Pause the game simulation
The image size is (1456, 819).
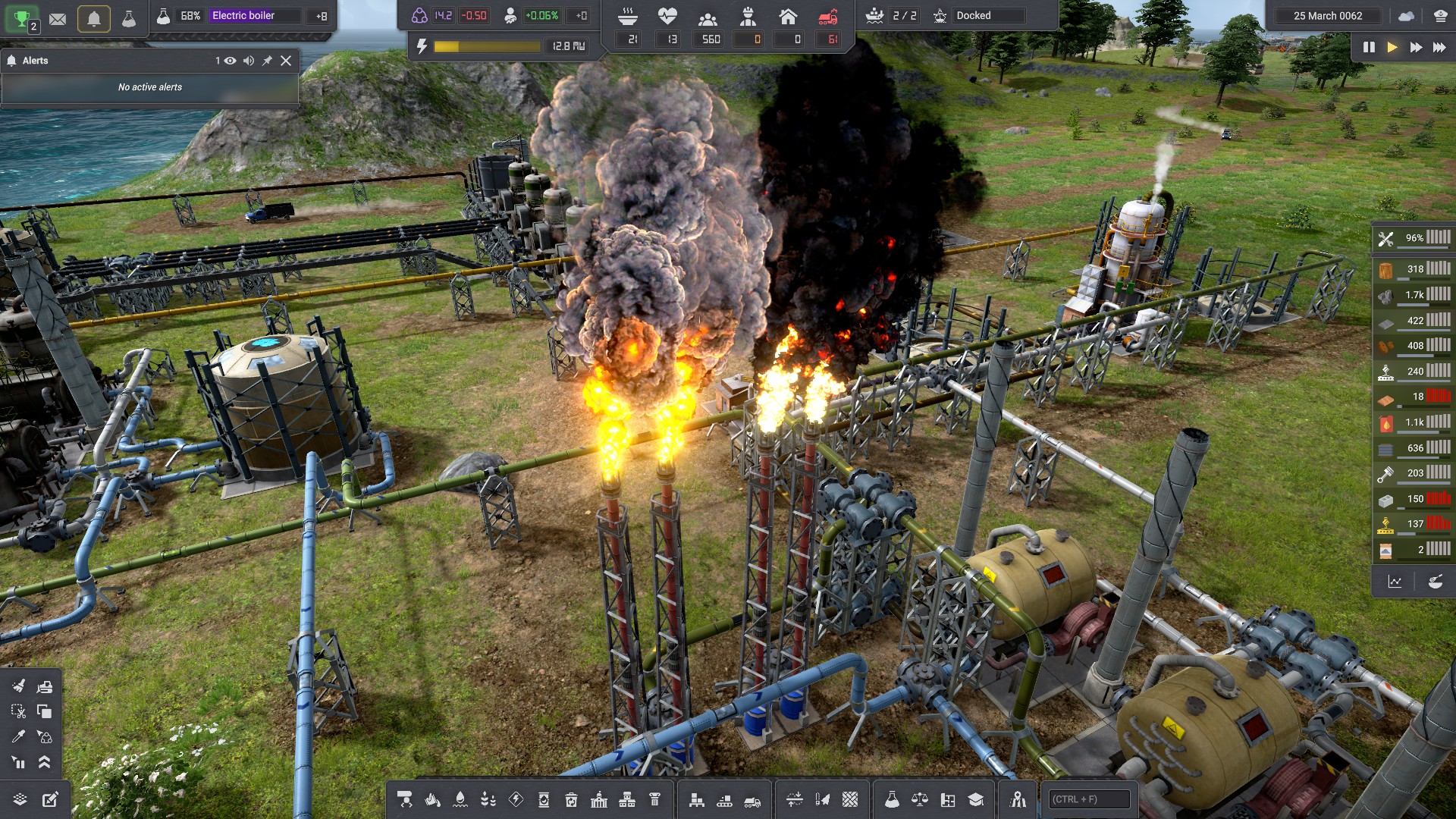coord(1369,47)
